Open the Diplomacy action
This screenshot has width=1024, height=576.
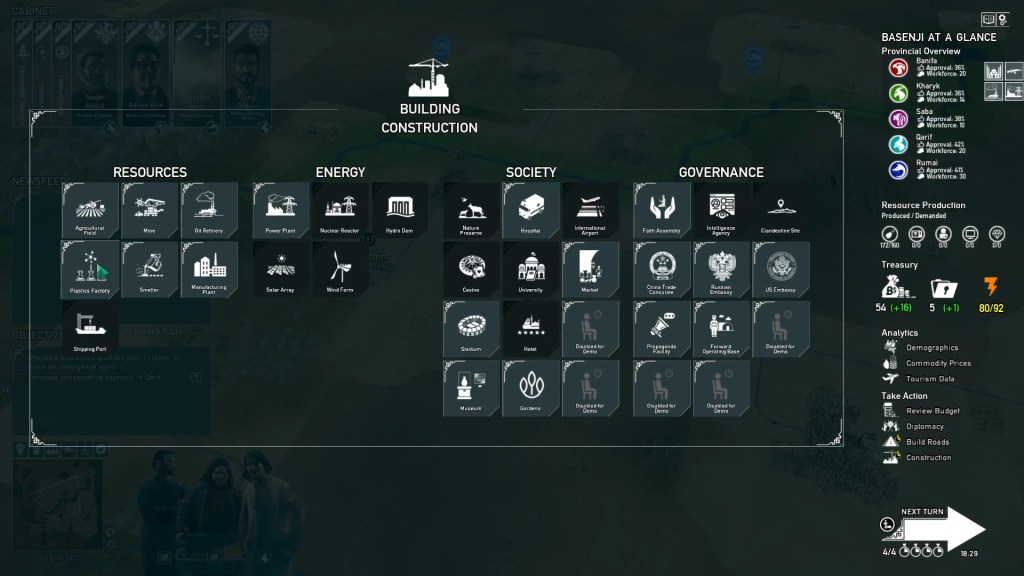924,427
